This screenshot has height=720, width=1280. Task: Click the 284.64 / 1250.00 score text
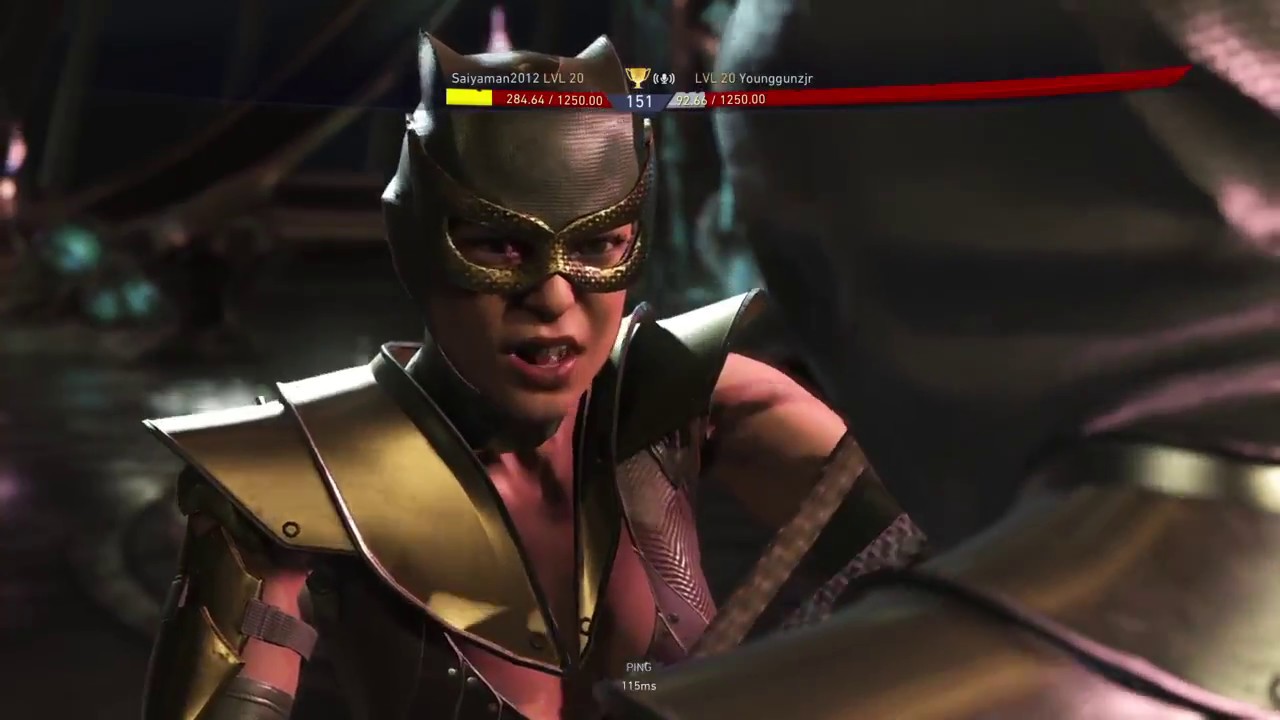553,100
